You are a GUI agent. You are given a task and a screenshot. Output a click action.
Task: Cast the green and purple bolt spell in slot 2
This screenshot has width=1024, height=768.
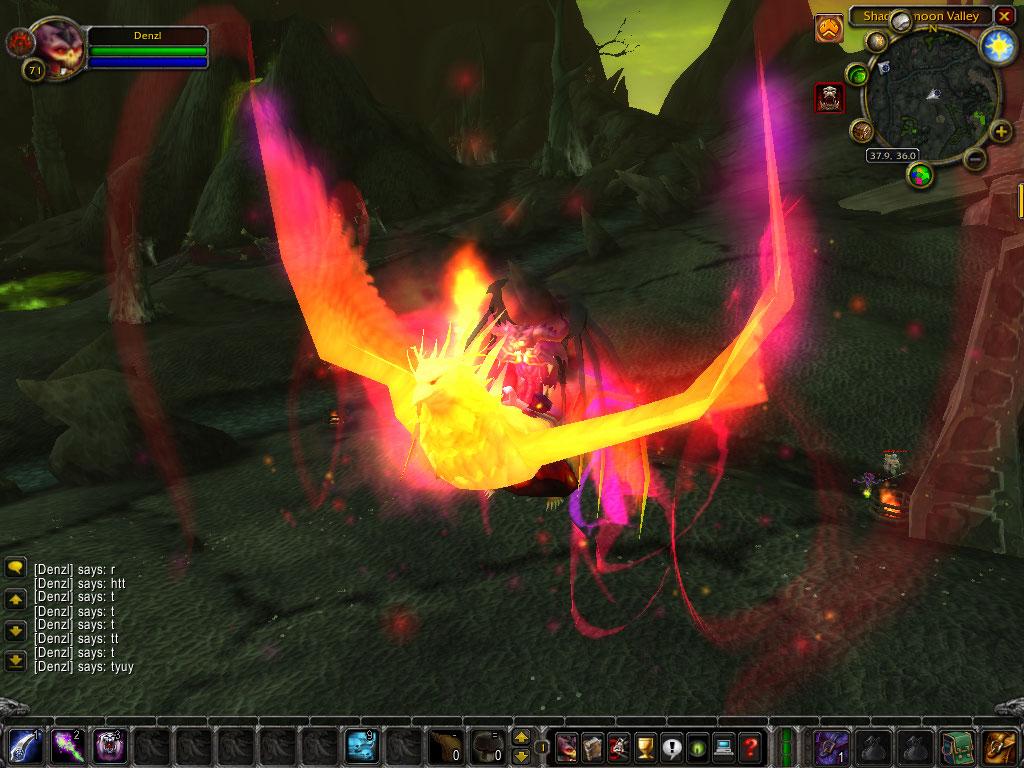pos(66,746)
